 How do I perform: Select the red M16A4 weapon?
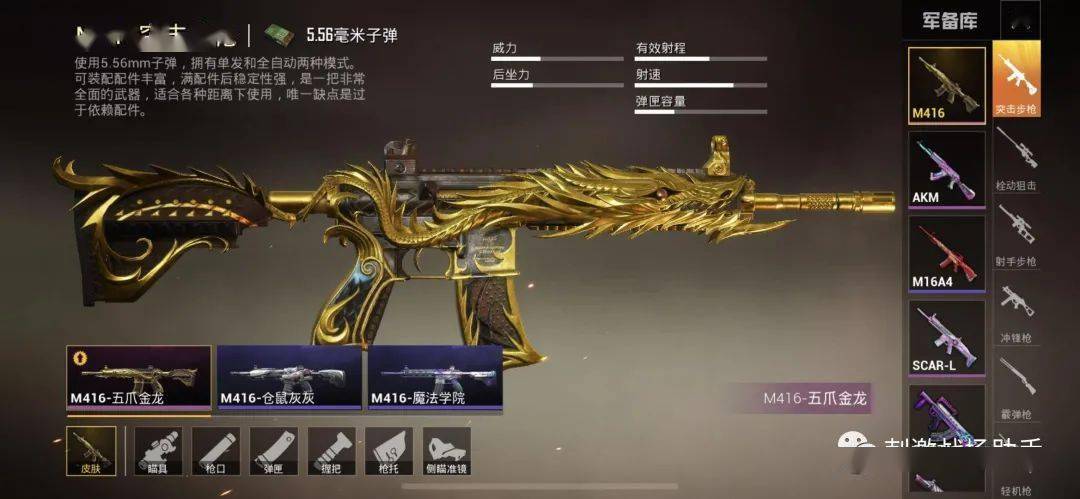coord(946,253)
